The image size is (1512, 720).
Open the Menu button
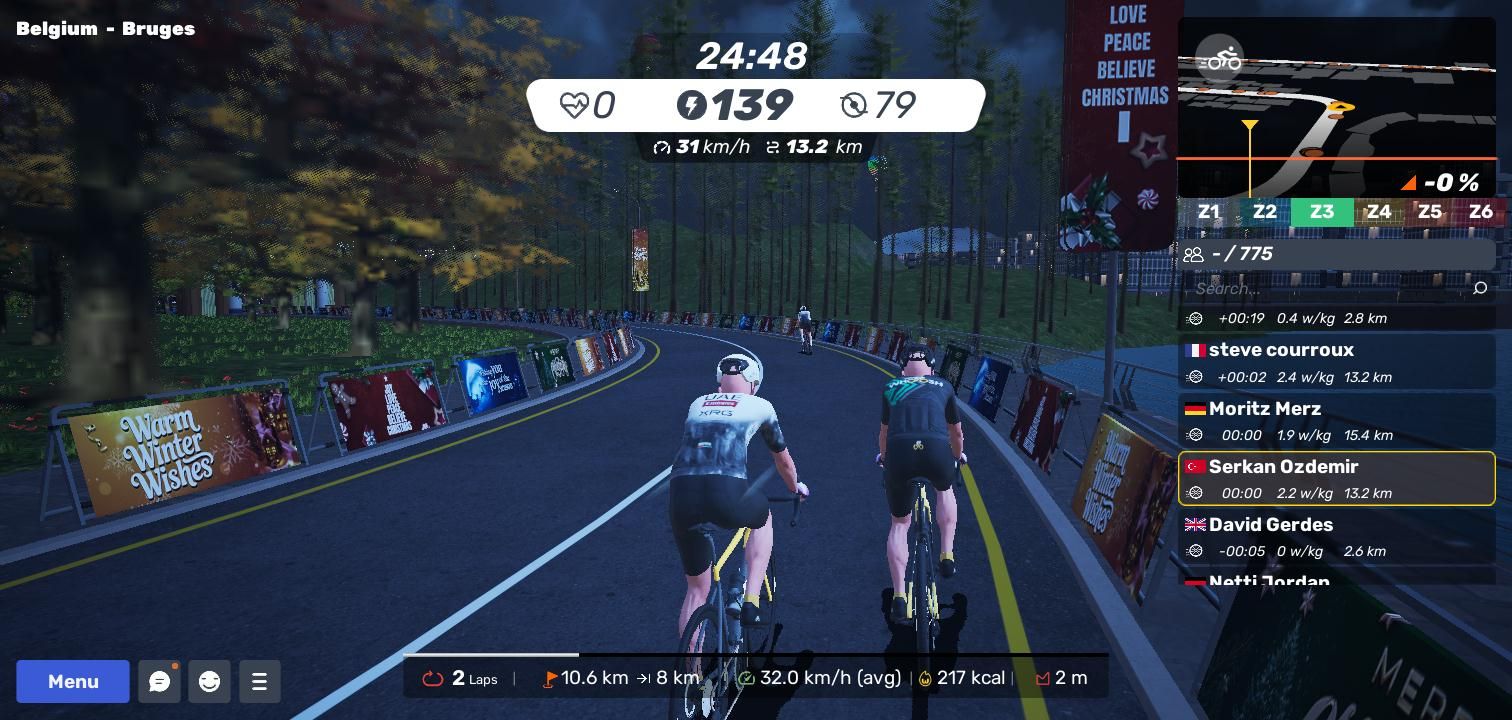tap(73, 681)
